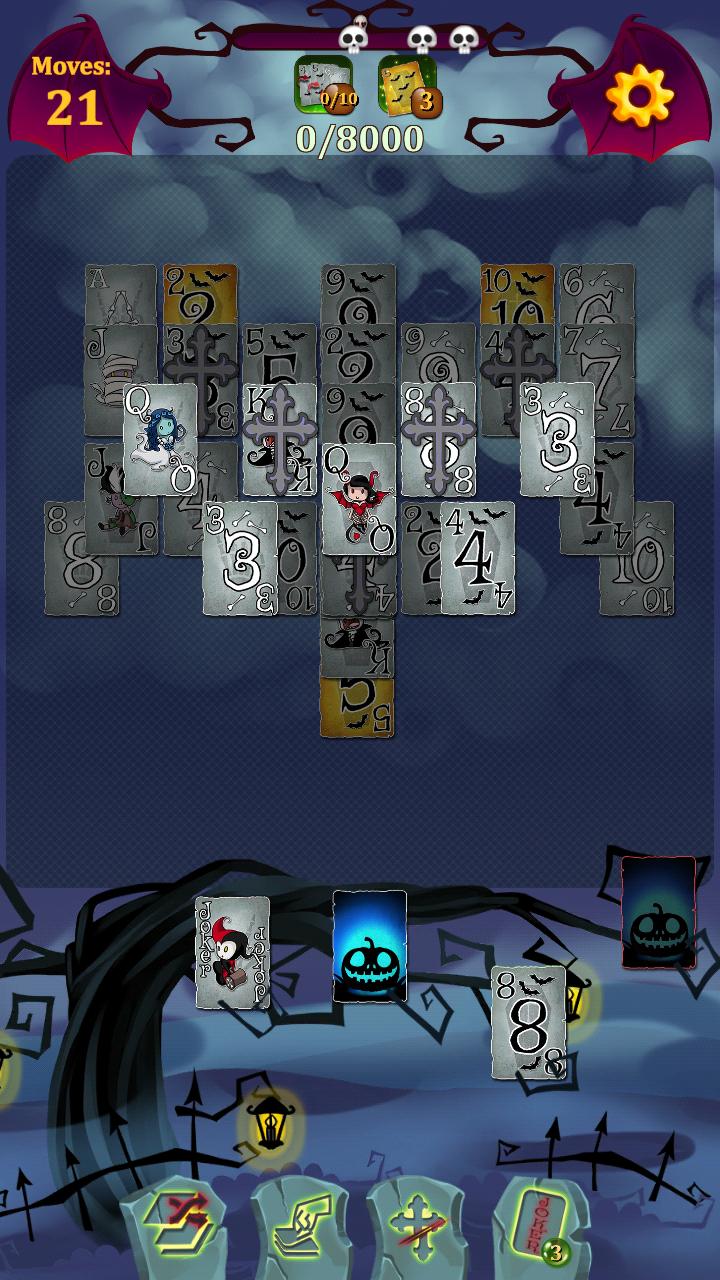Pick the red vampire Queen card

pyautogui.click(x=358, y=499)
